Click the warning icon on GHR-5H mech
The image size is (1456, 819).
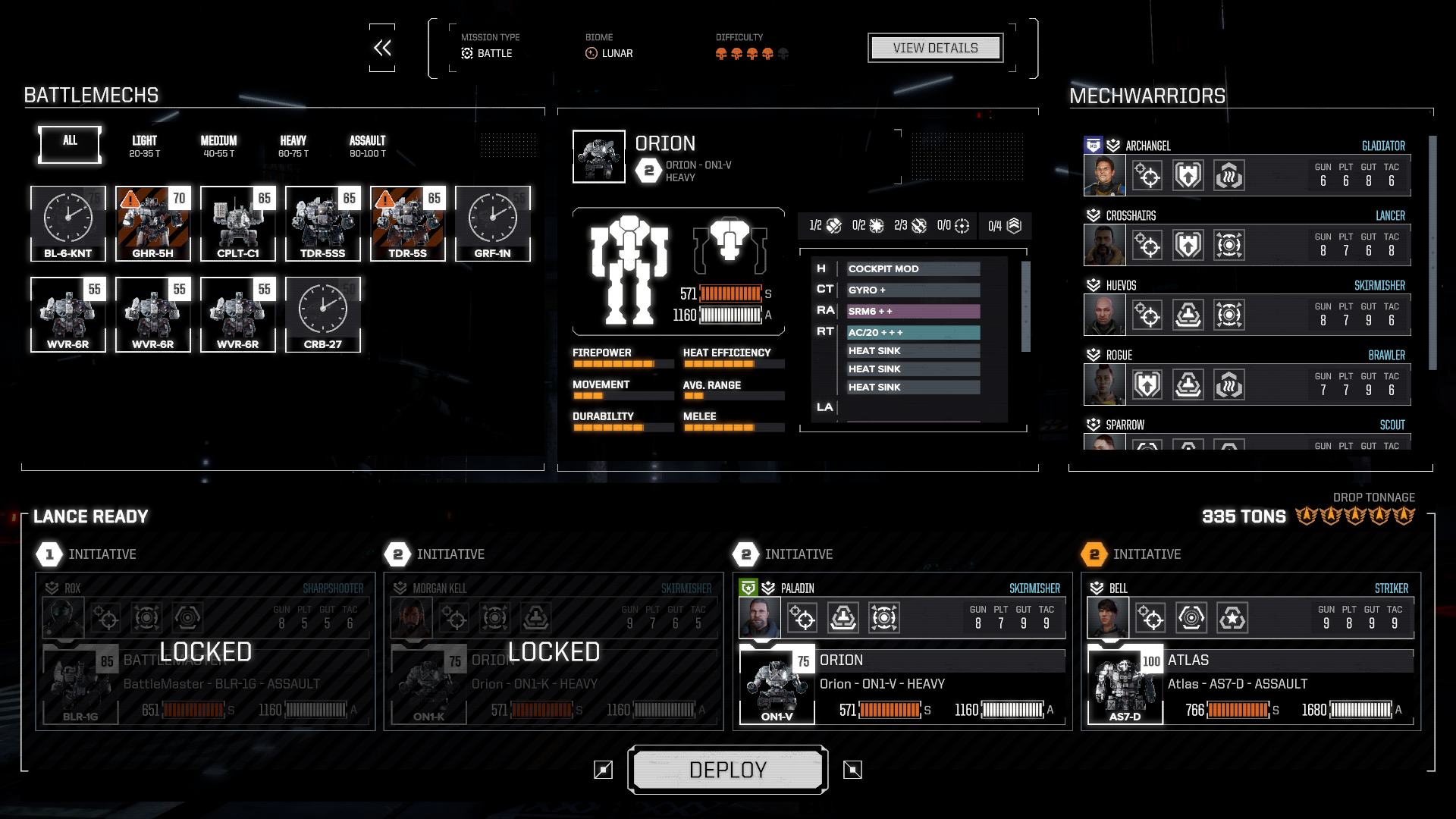(x=129, y=199)
